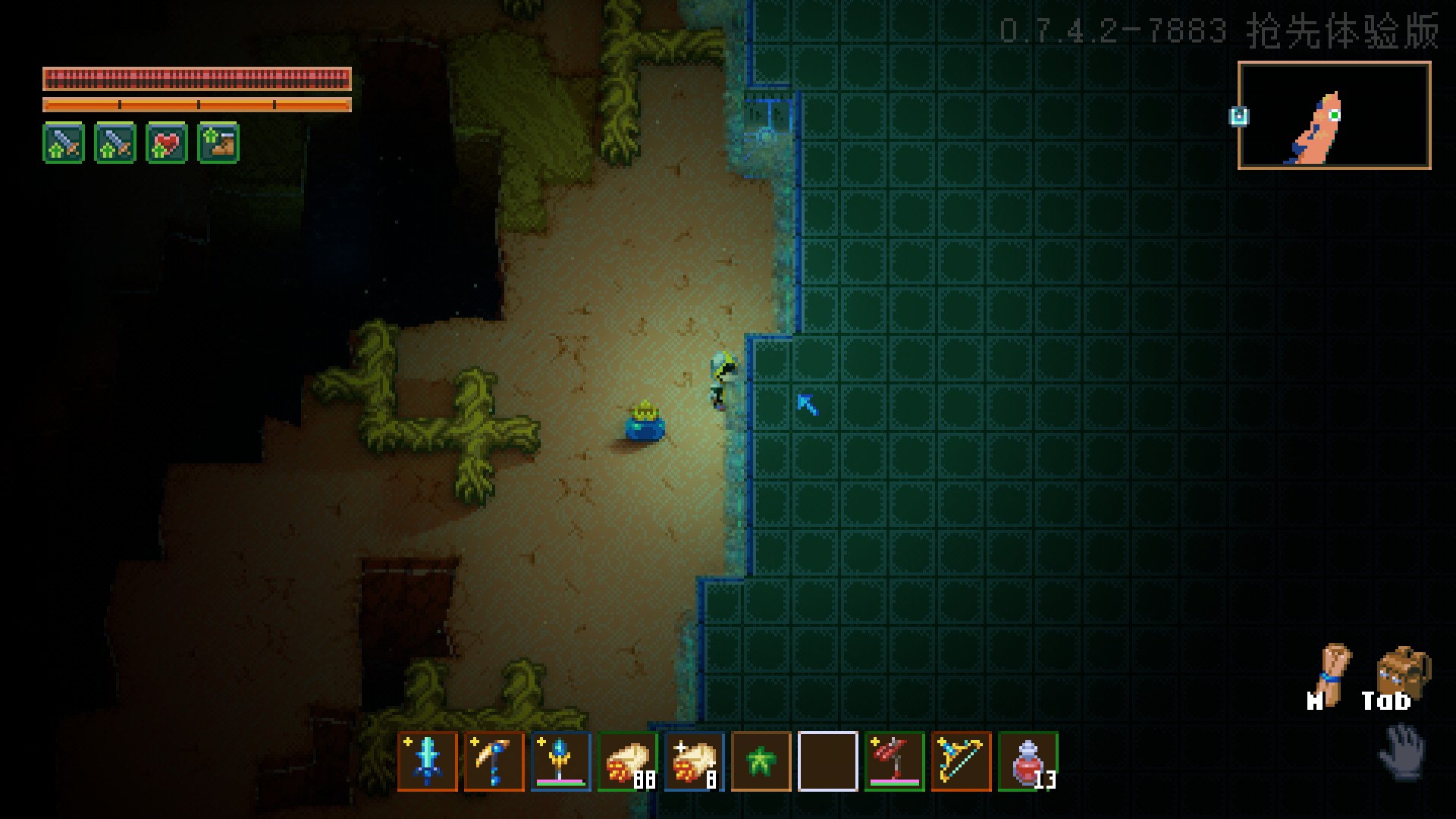Viewport: 1456px width, 819px height.
Task: Select the food stack of 8
Action: click(x=695, y=761)
